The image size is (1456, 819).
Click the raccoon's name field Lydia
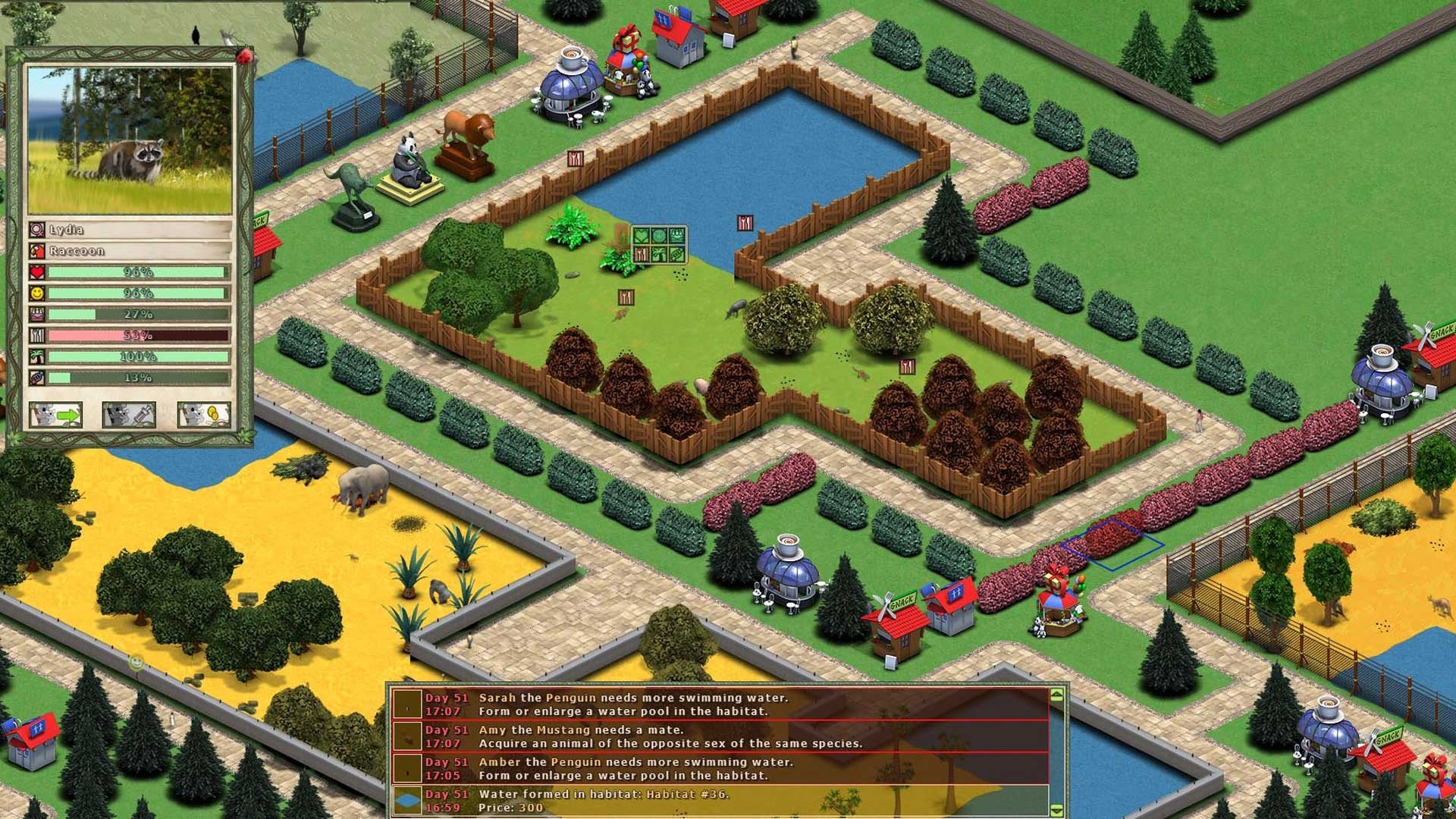(136, 229)
